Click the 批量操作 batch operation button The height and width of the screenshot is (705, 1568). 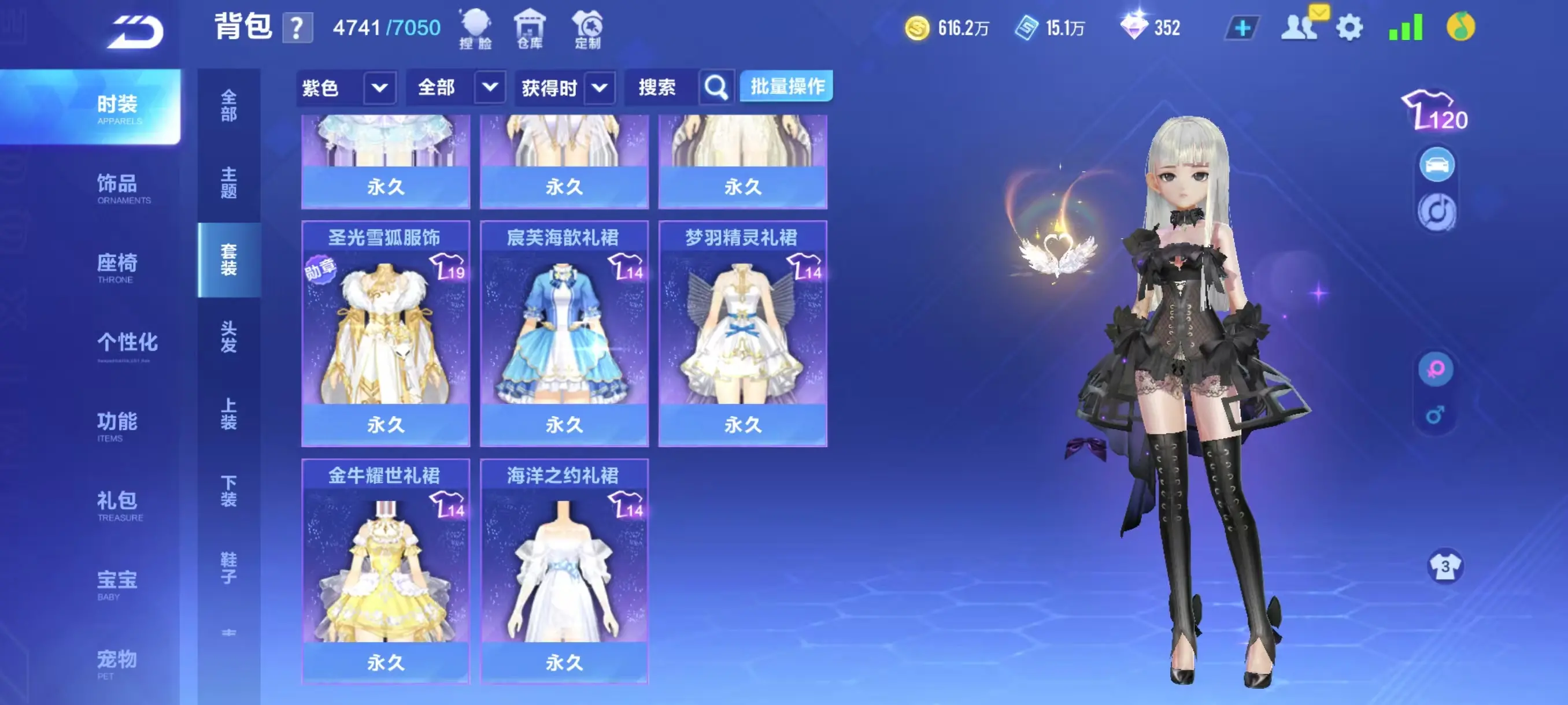(786, 86)
